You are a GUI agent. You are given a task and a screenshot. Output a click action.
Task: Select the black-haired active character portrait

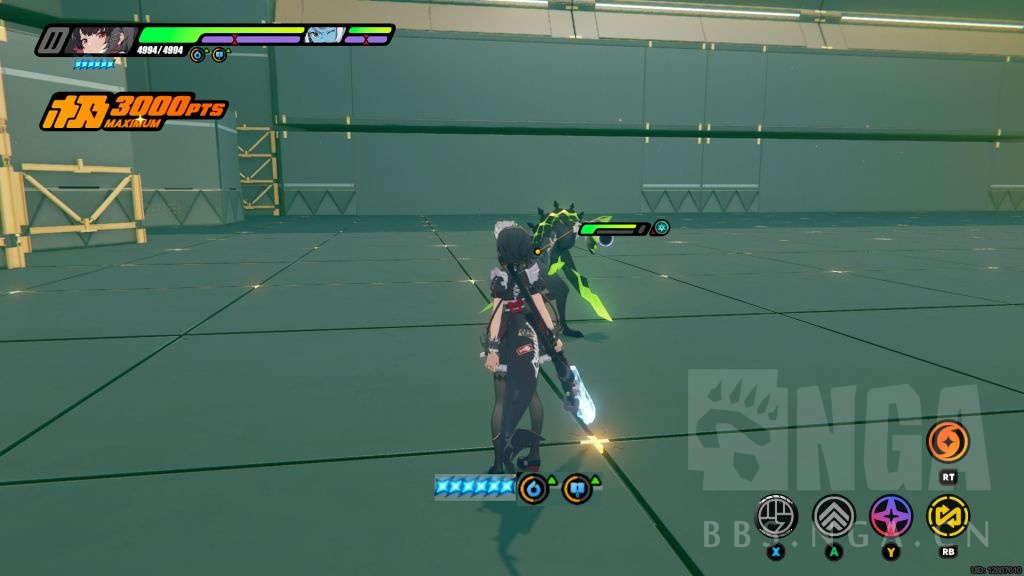point(100,40)
